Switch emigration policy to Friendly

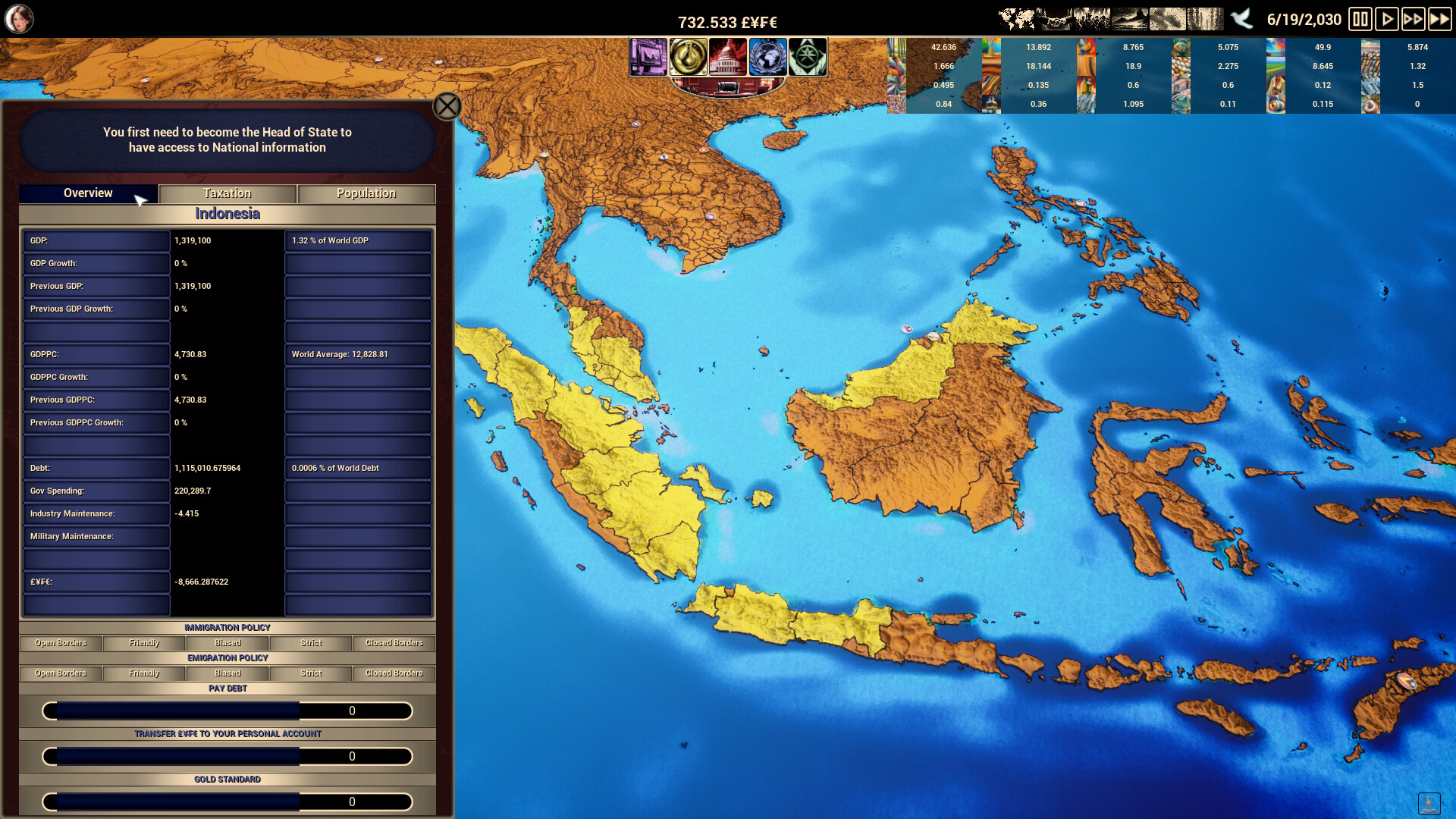pos(143,673)
